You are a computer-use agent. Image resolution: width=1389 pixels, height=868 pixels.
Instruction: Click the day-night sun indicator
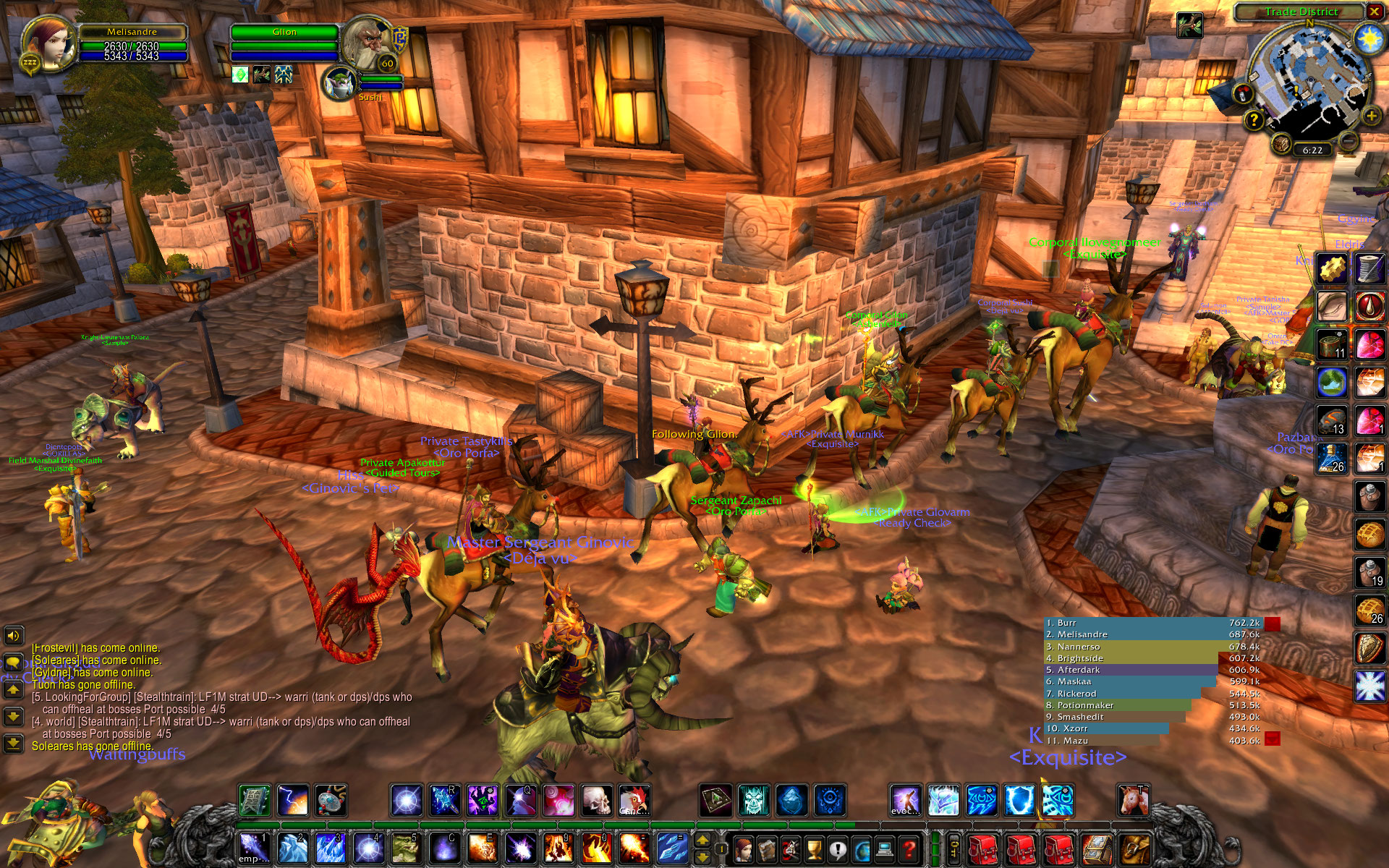pos(1369,38)
